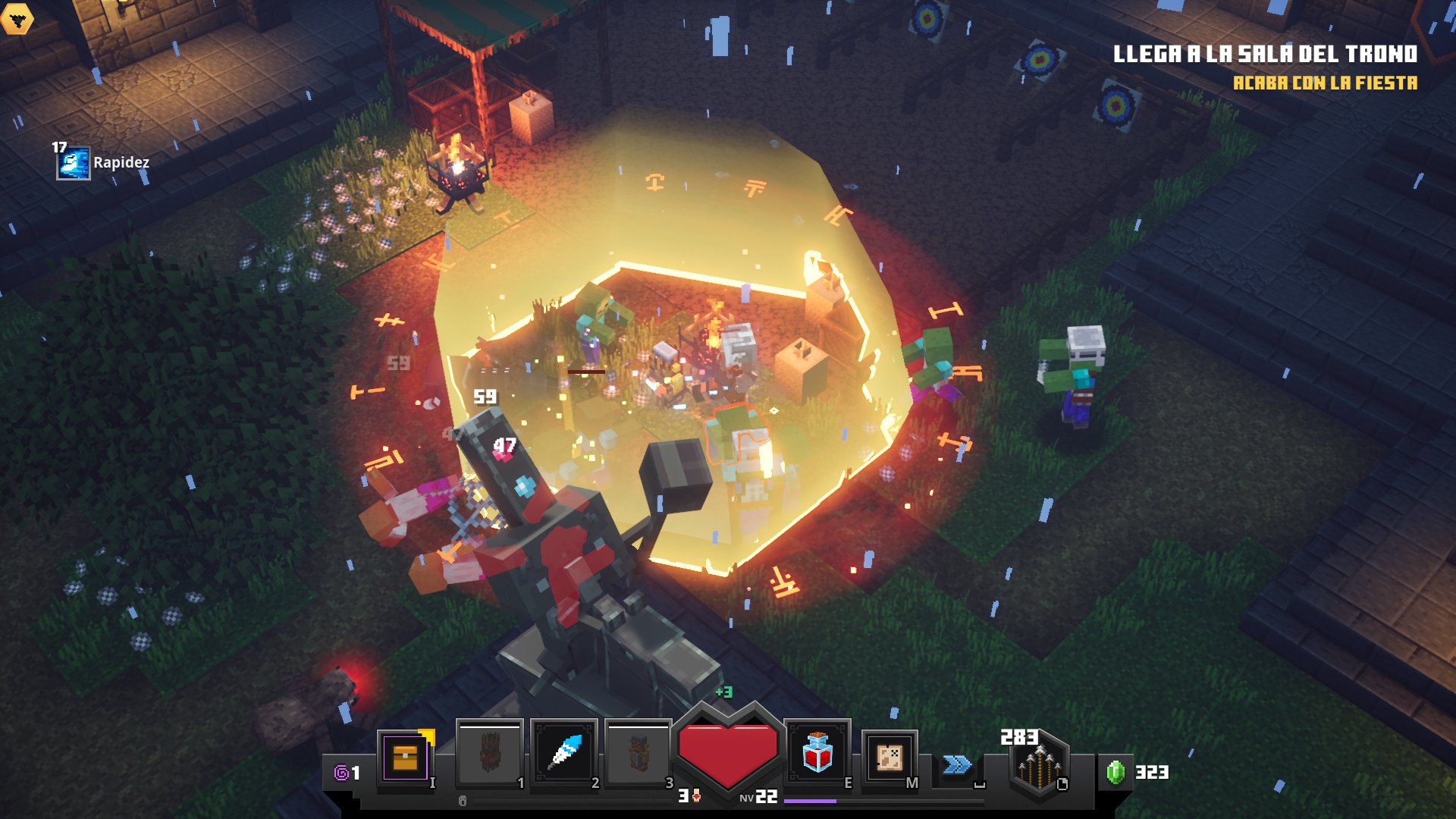
Task: Use the blue feather artifact
Action: (564, 754)
